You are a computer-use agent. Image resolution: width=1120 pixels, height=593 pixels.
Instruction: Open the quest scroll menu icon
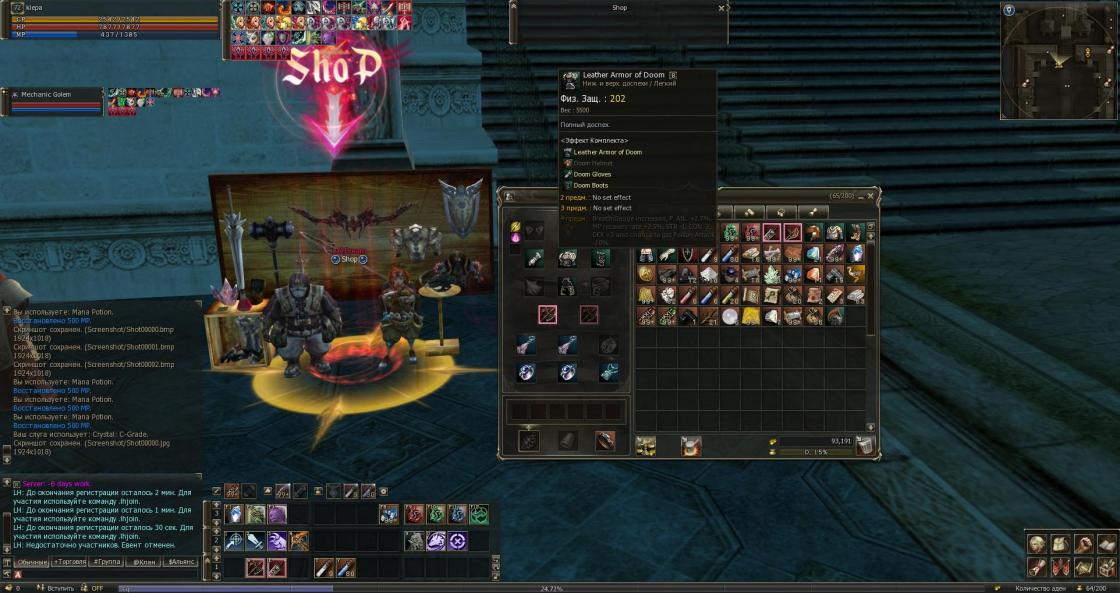(x=1037, y=567)
